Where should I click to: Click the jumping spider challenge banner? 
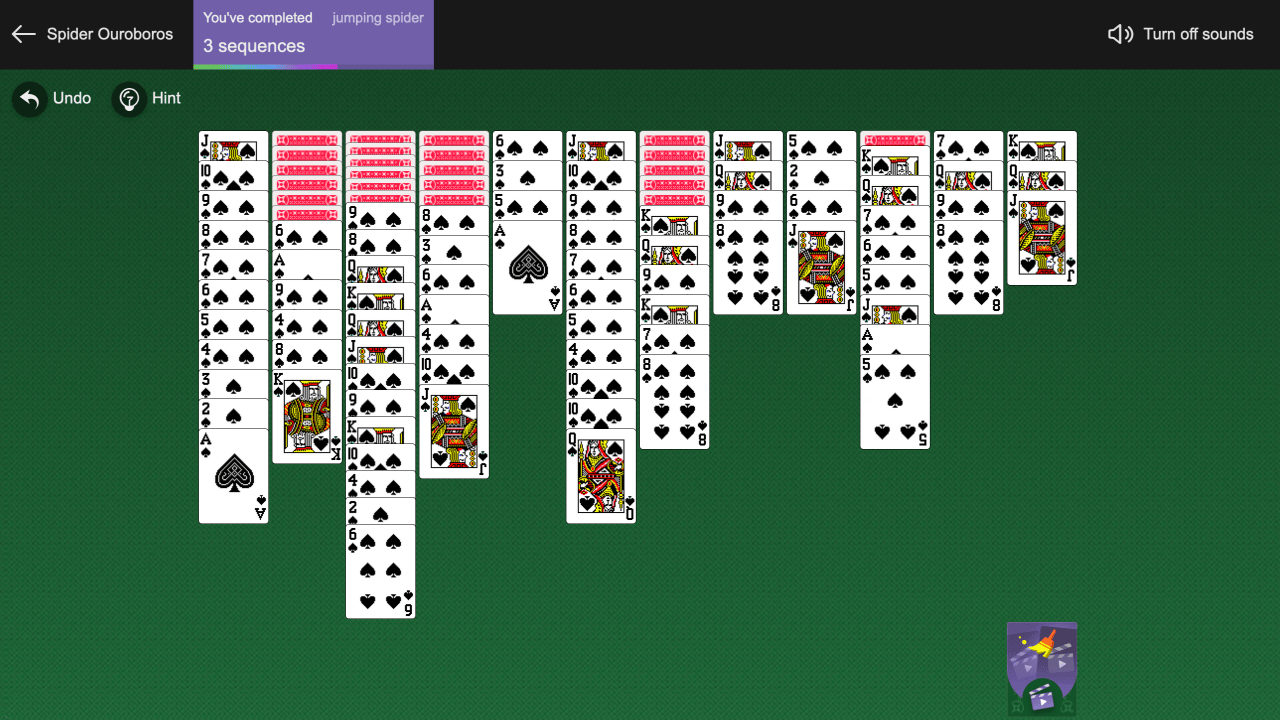click(x=378, y=18)
